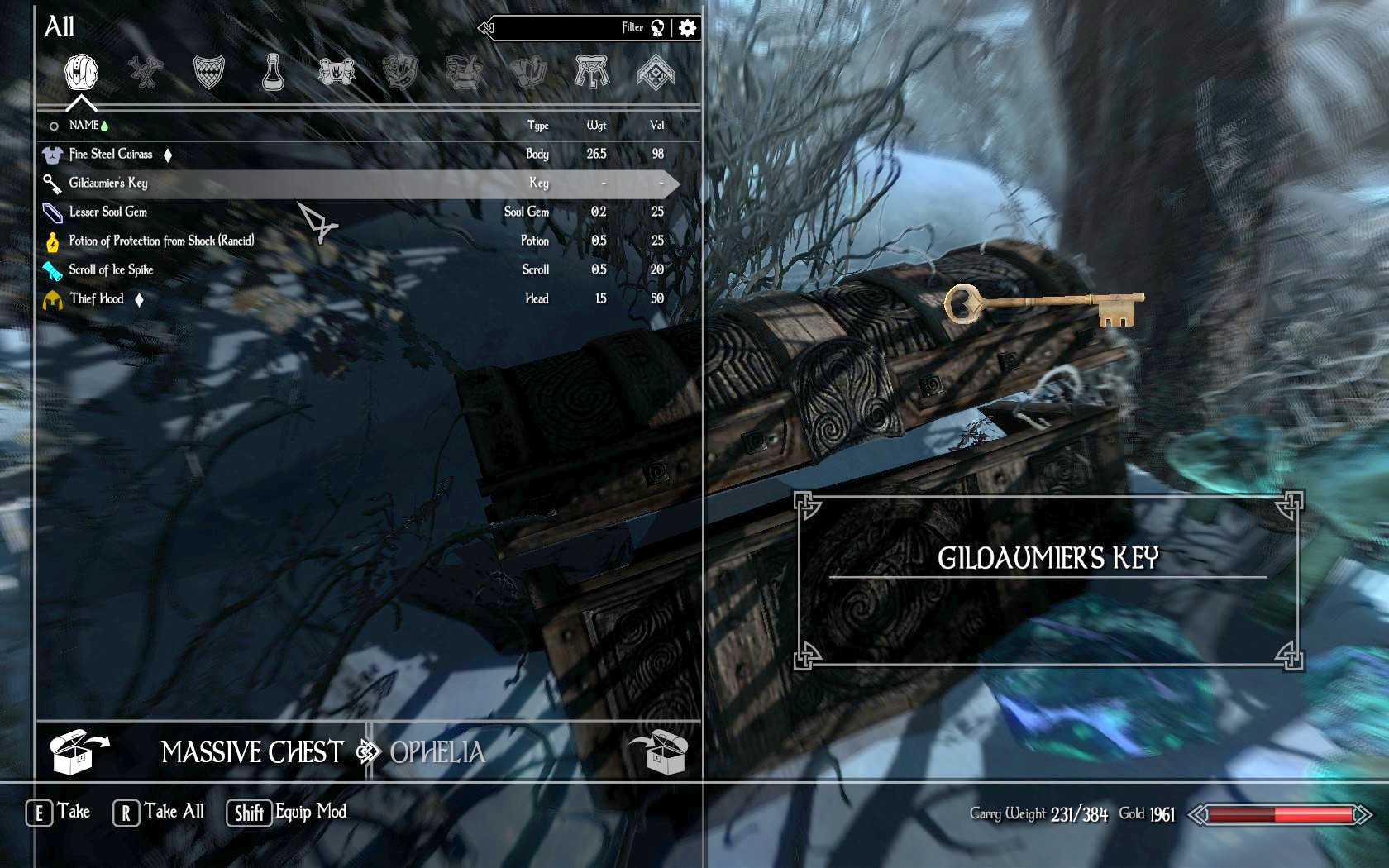Open the gear configuration settings
The height and width of the screenshot is (868, 1389).
click(x=687, y=28)
